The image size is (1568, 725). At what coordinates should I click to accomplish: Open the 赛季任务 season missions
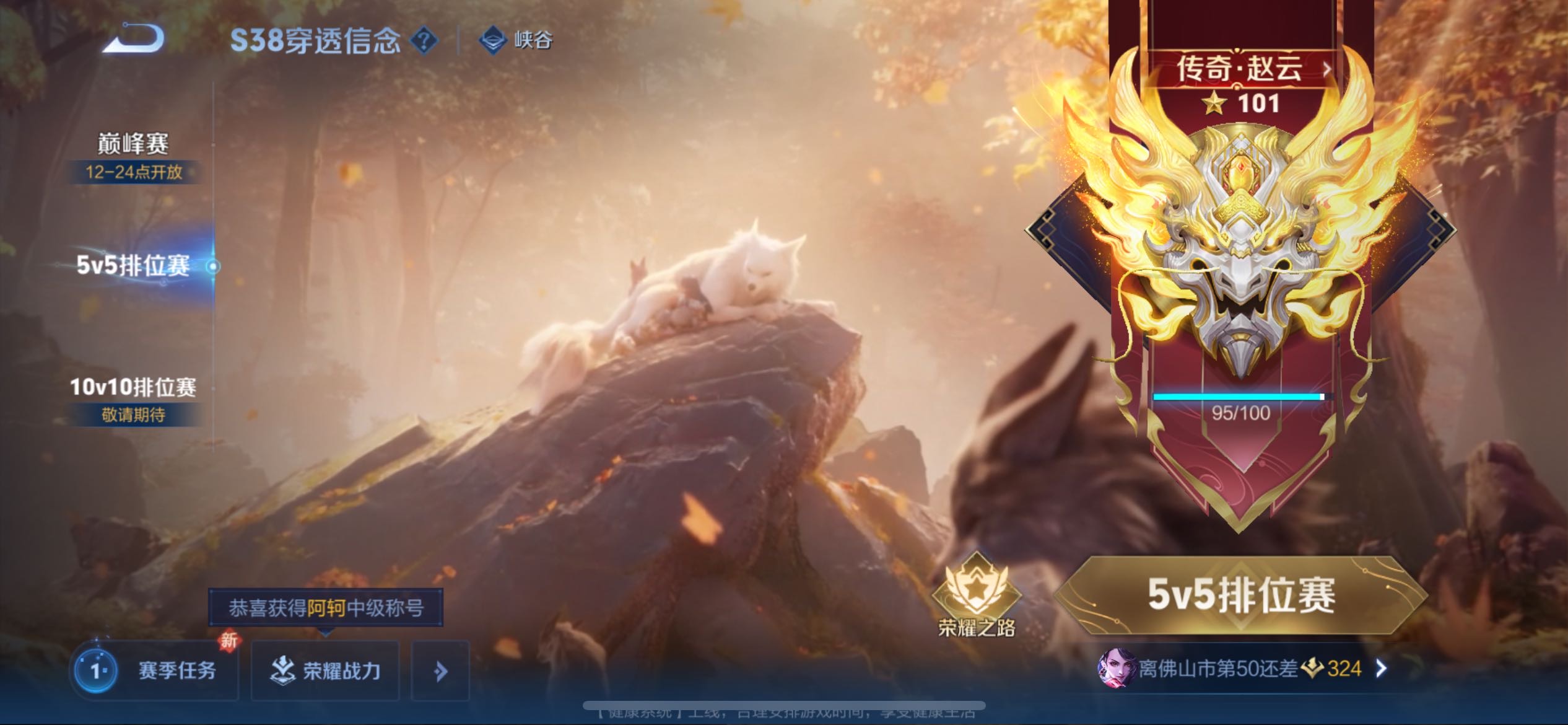[155, 670]
